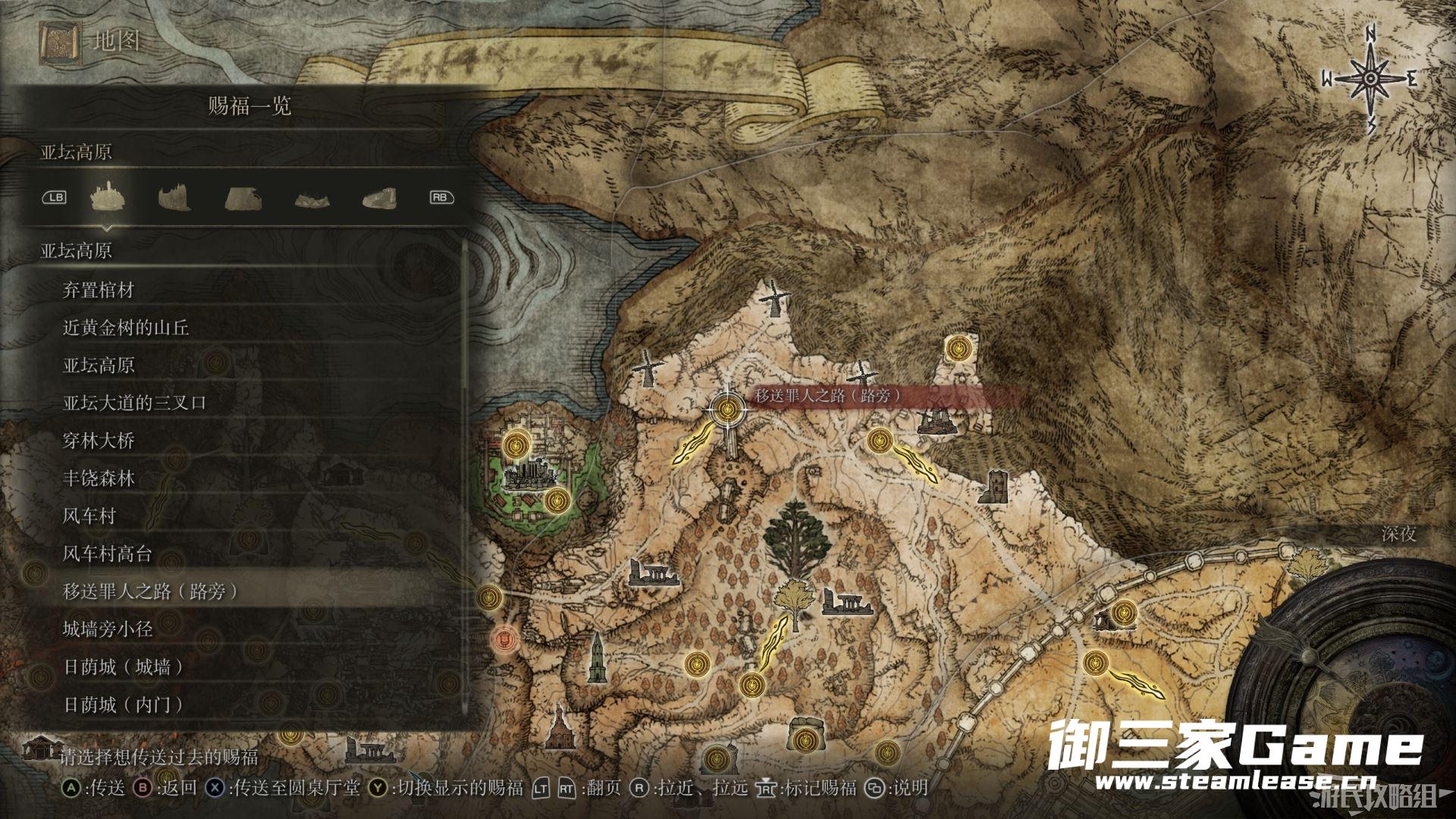Viewport: 1456px width, 819px height.
Task: Select 风车村 from the list
Action: point(89,516)
